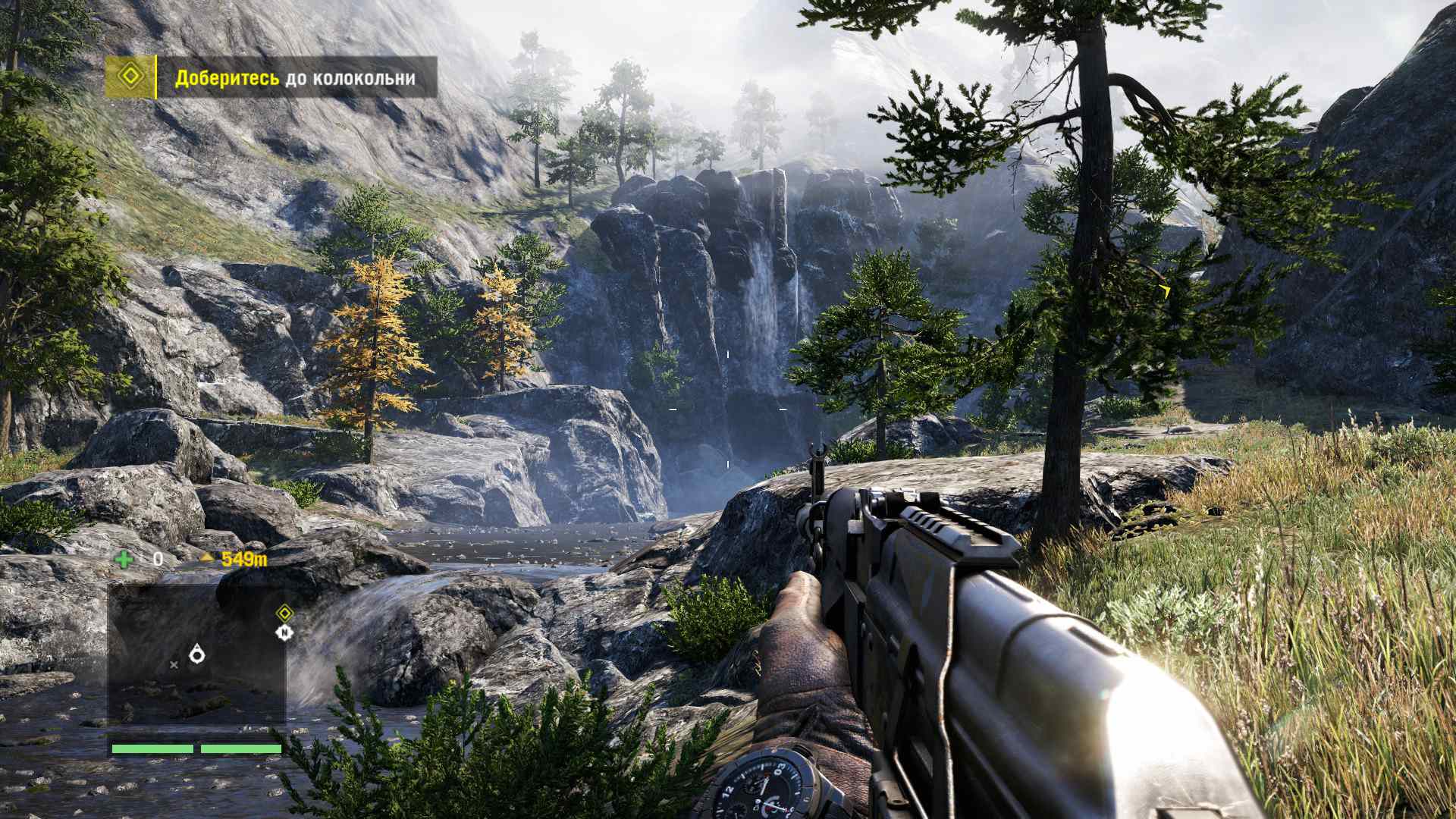Click the yellow mission diamond icon
This screenshot has height=819, width=1456.
[129, 76]
